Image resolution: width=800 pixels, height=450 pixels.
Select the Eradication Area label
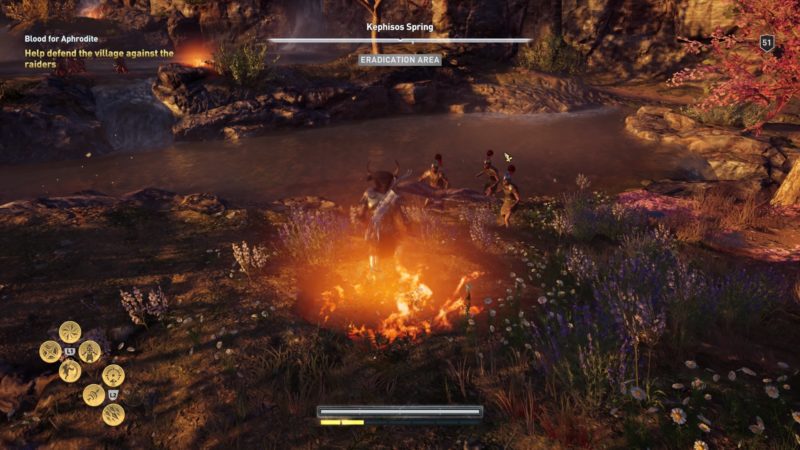[400, 60]
